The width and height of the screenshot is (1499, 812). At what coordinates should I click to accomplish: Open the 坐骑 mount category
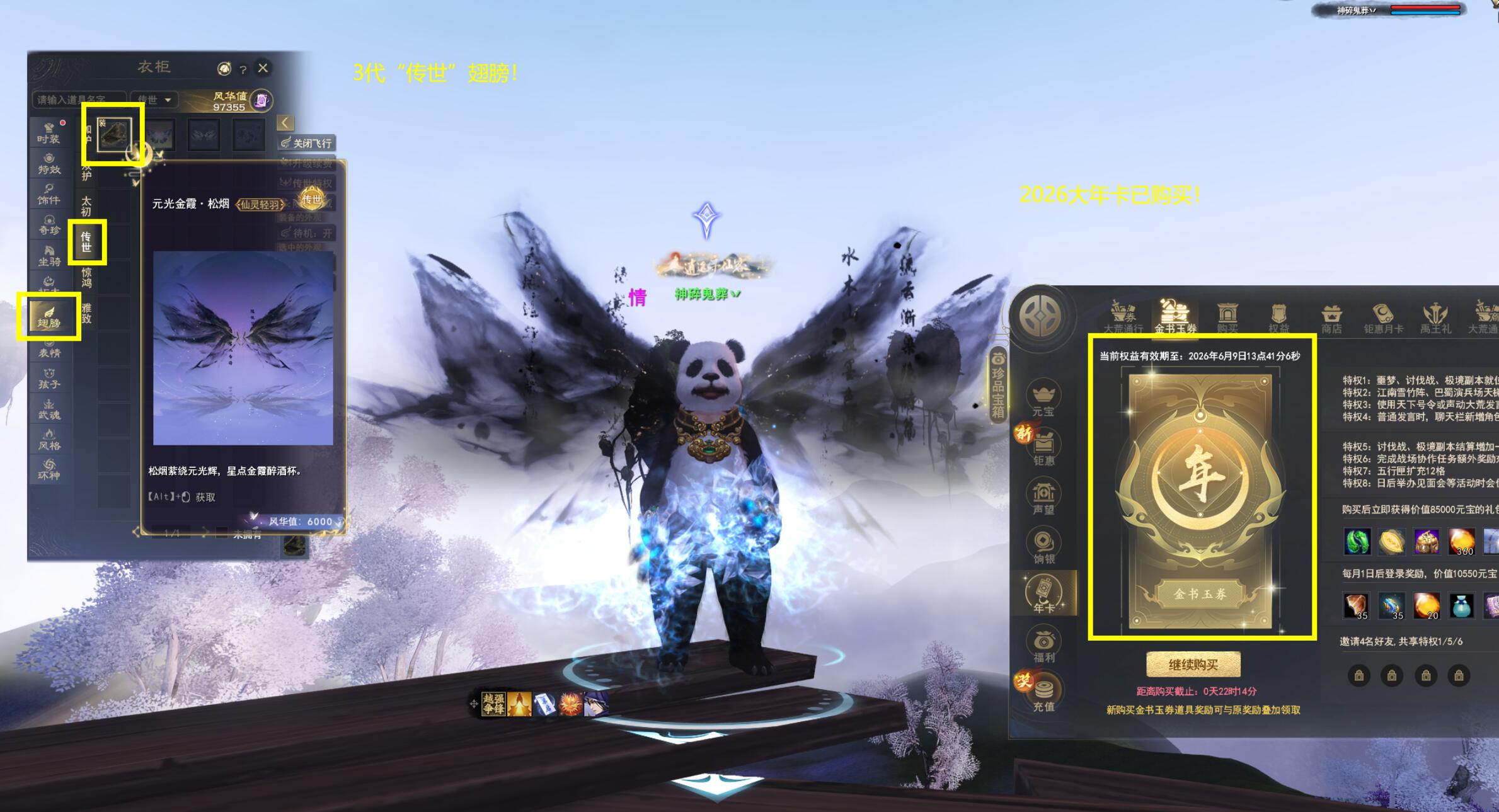[49, 255]
